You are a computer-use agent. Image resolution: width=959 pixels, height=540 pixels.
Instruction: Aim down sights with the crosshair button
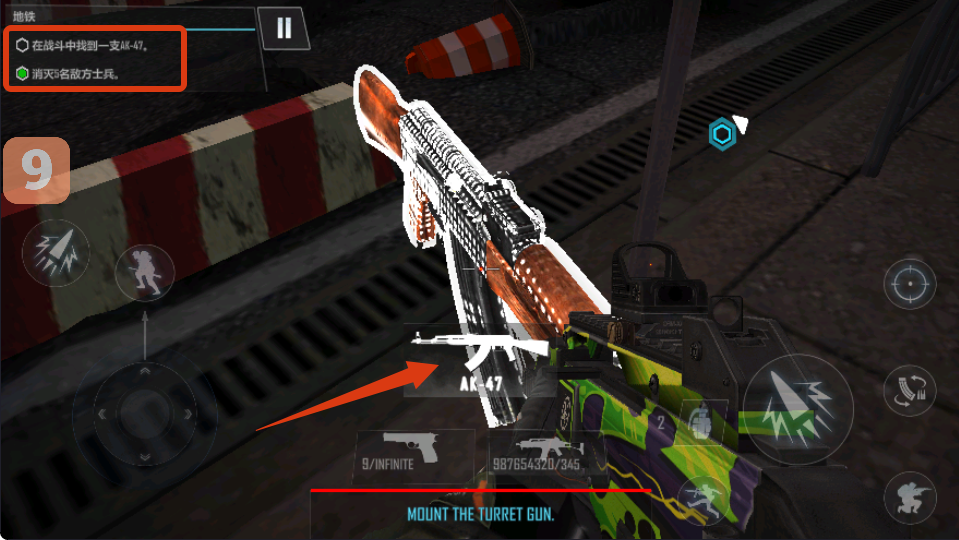[910, 285]
